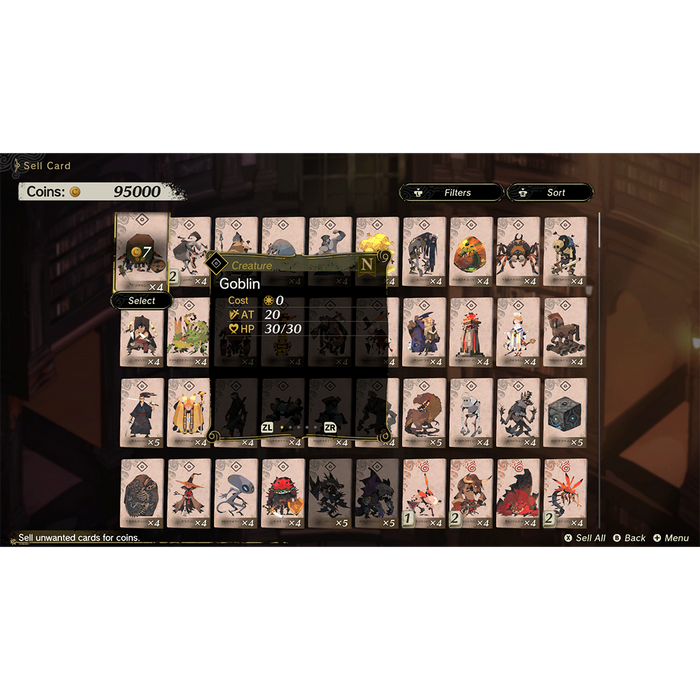700x700 pixels.
Task: Select the wooden horse card
Action: 565,332
